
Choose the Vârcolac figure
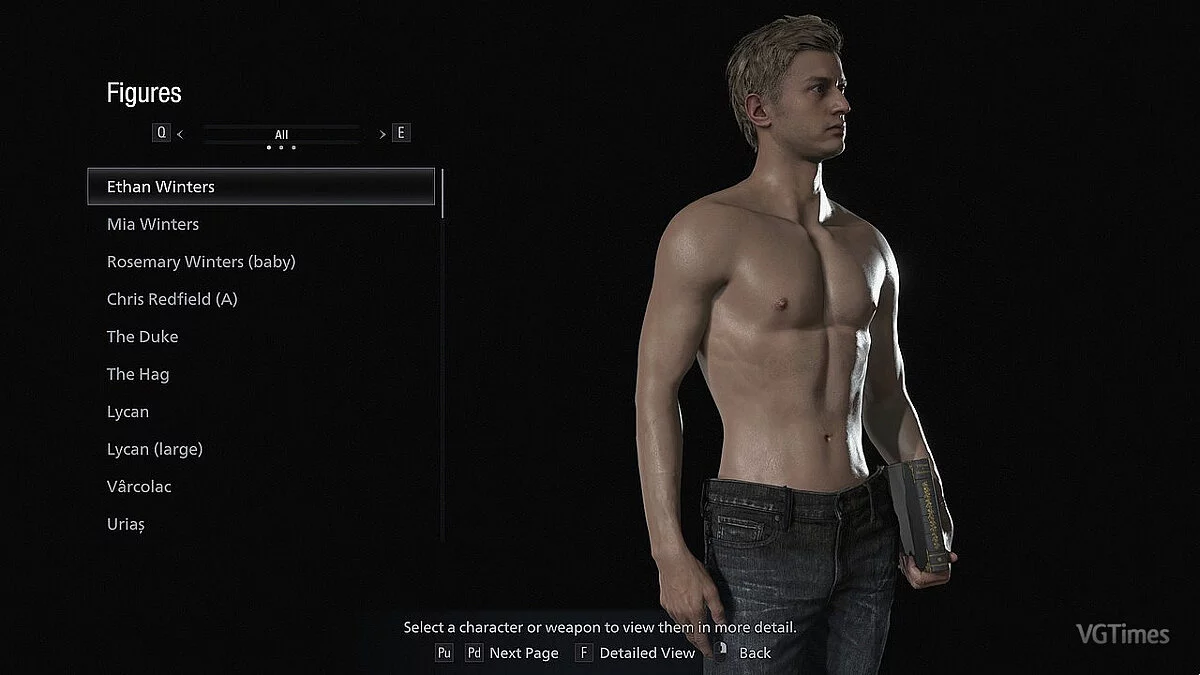(139, 487)
